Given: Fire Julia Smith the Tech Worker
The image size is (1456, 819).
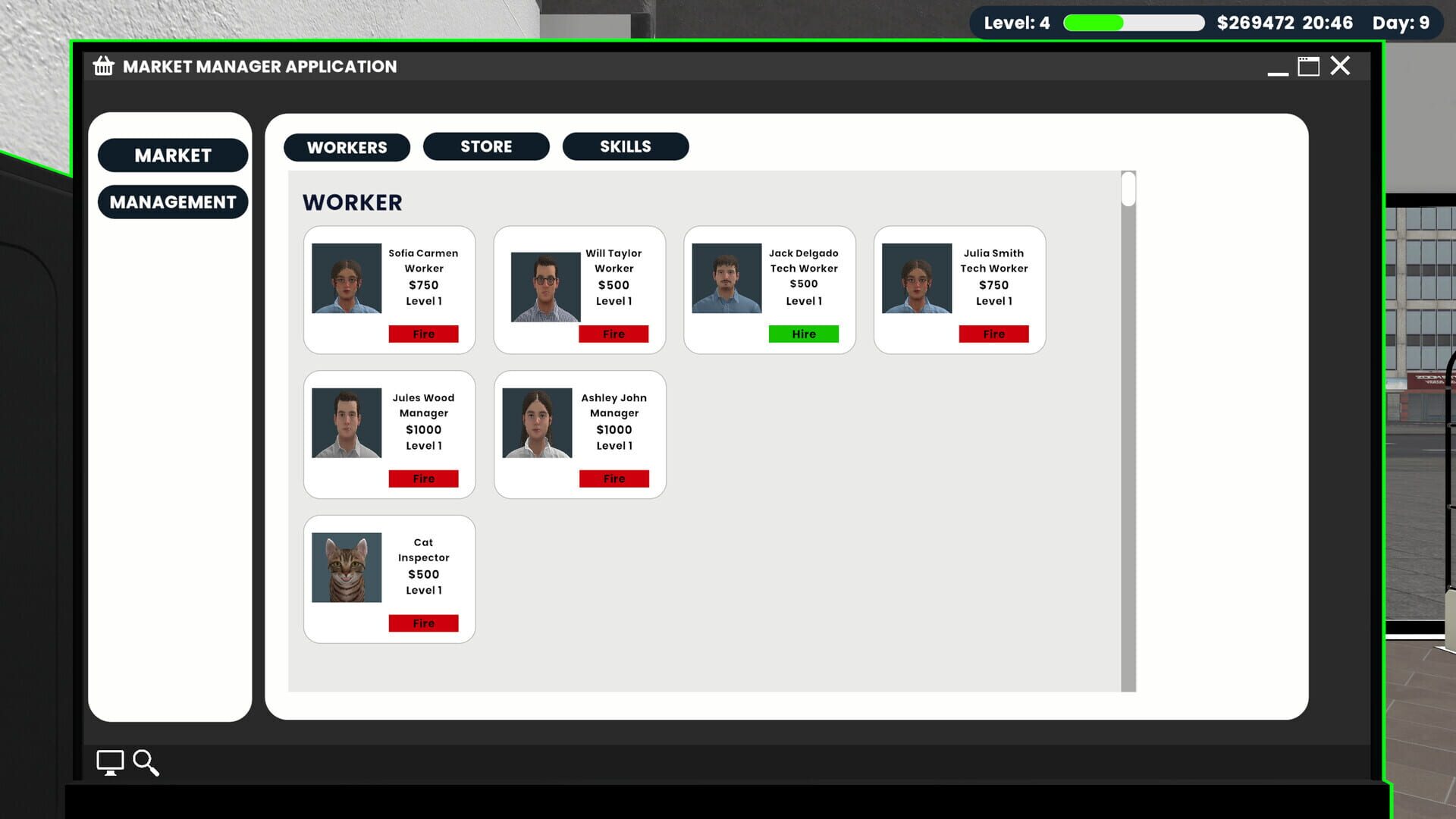Looking at the screenshot, I should point(994,334).
